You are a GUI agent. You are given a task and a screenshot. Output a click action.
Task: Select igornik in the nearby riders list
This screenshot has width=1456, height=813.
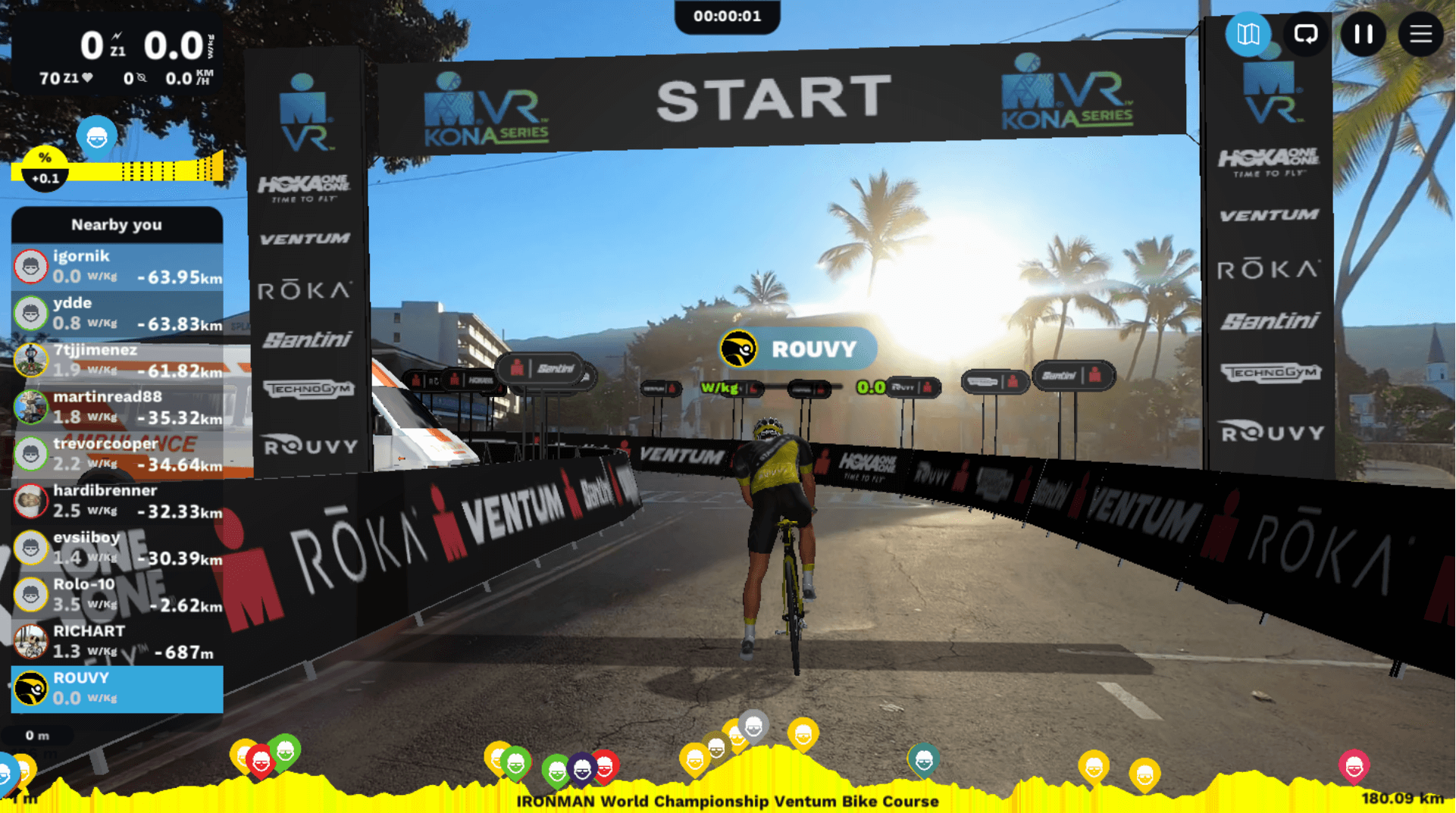point(117,267)
